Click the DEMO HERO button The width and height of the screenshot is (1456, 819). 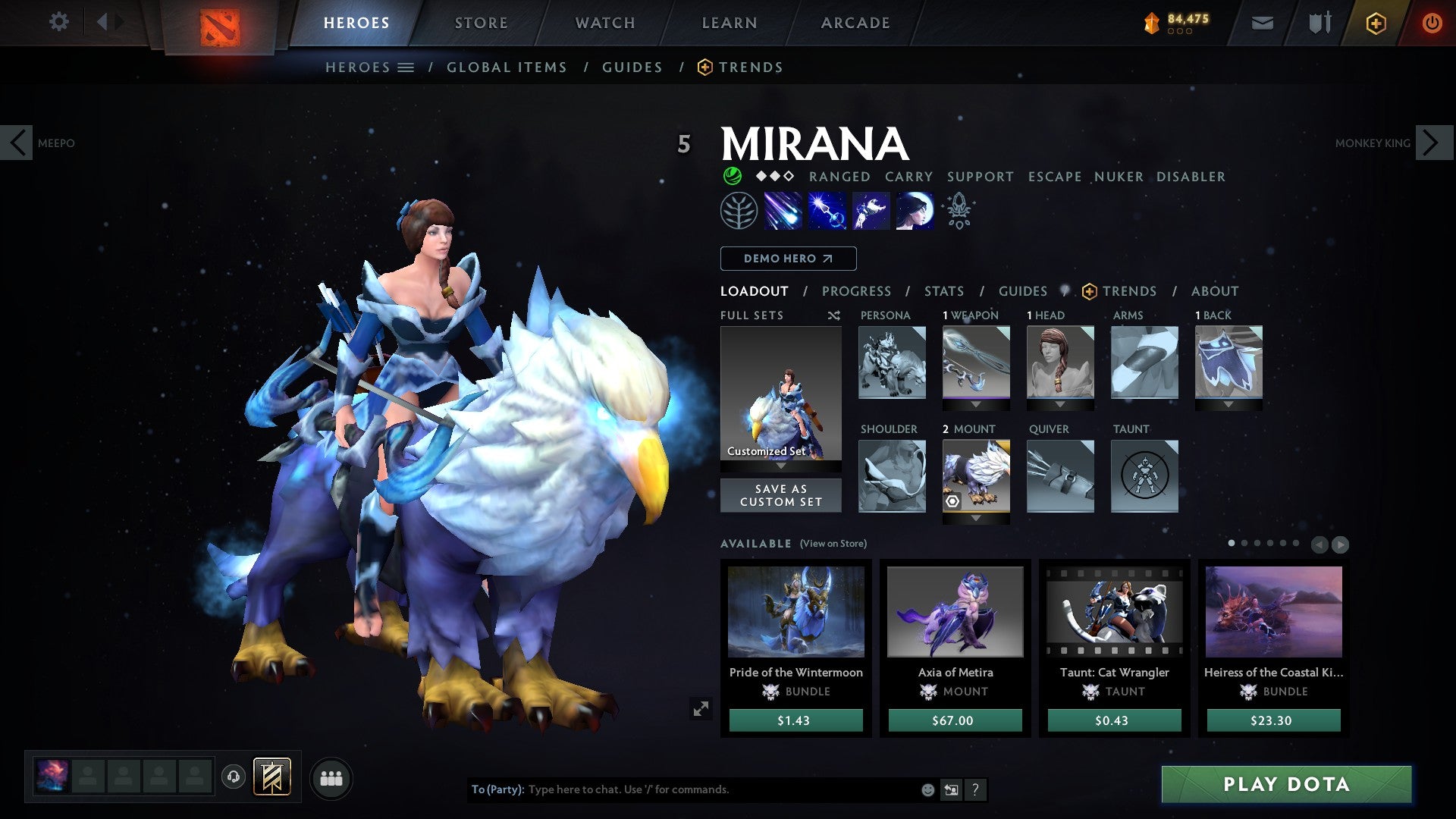[787, 258]
